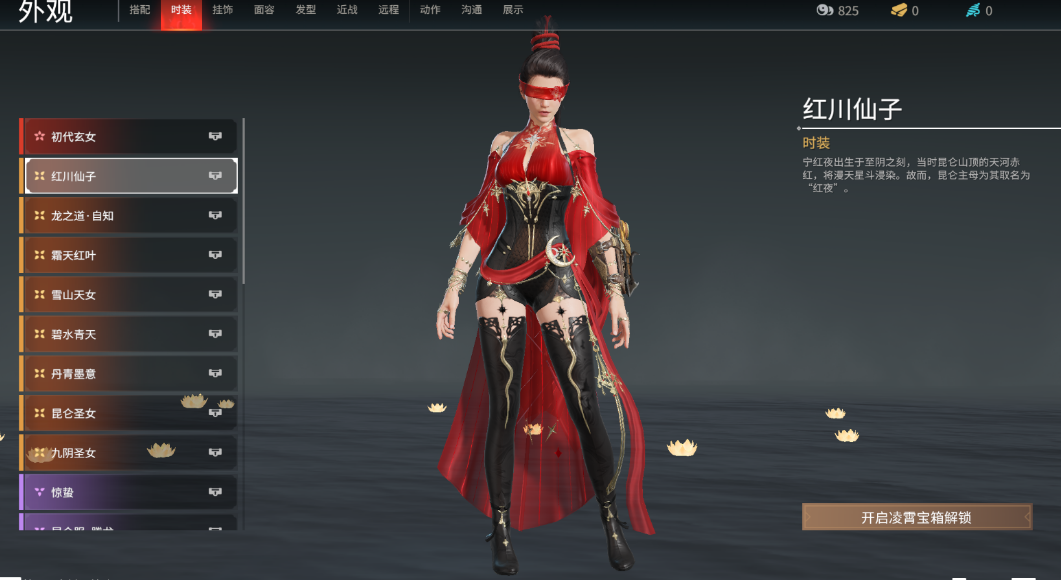Switch to the 沟通 tab
Image resolution: width=1061 pixels, height=580 pixels.
coord(471,10)
